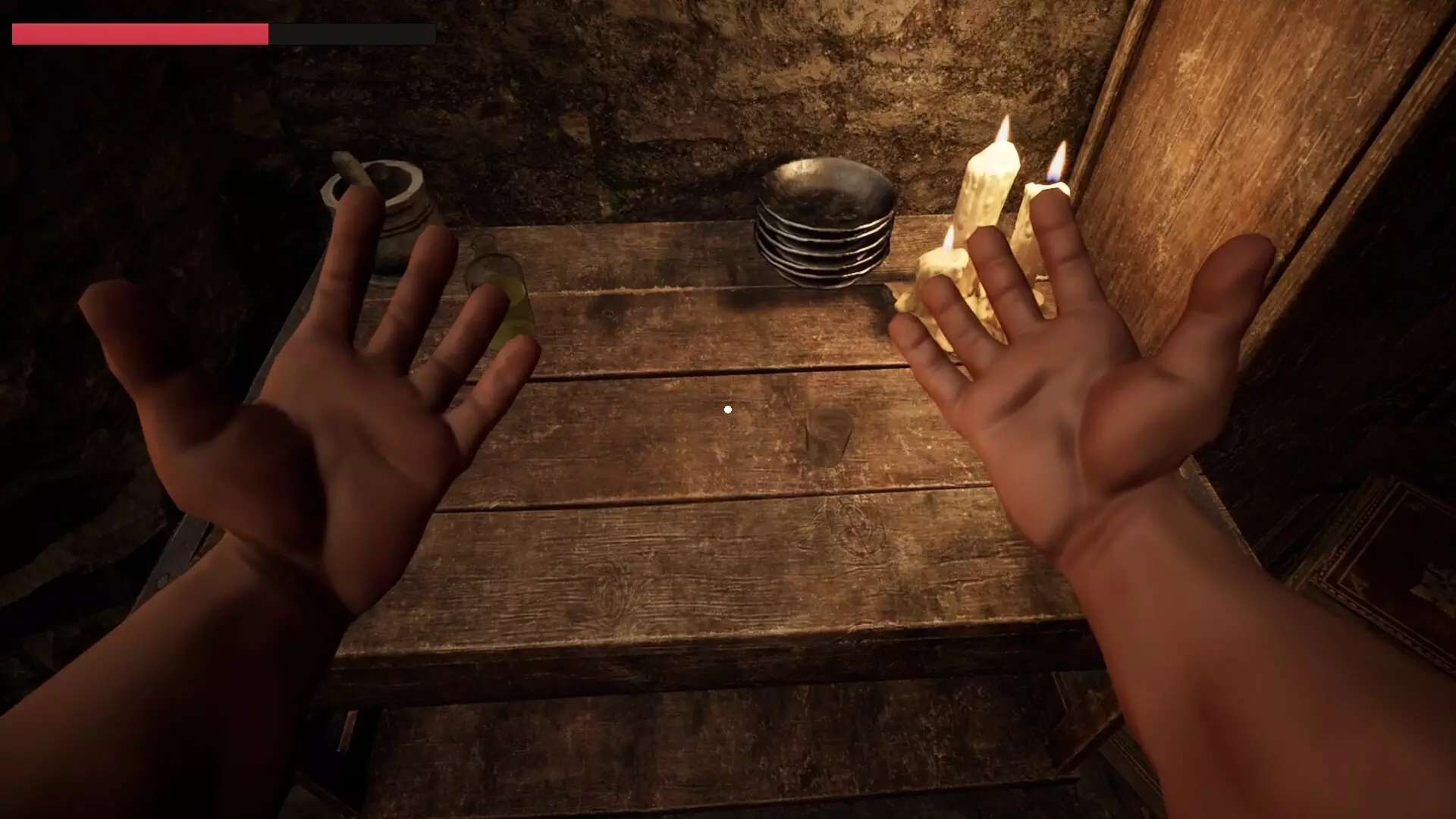Click the dark stamina bar segment
The height and width of the screenshot is (819, 1456).
[353, 33]
